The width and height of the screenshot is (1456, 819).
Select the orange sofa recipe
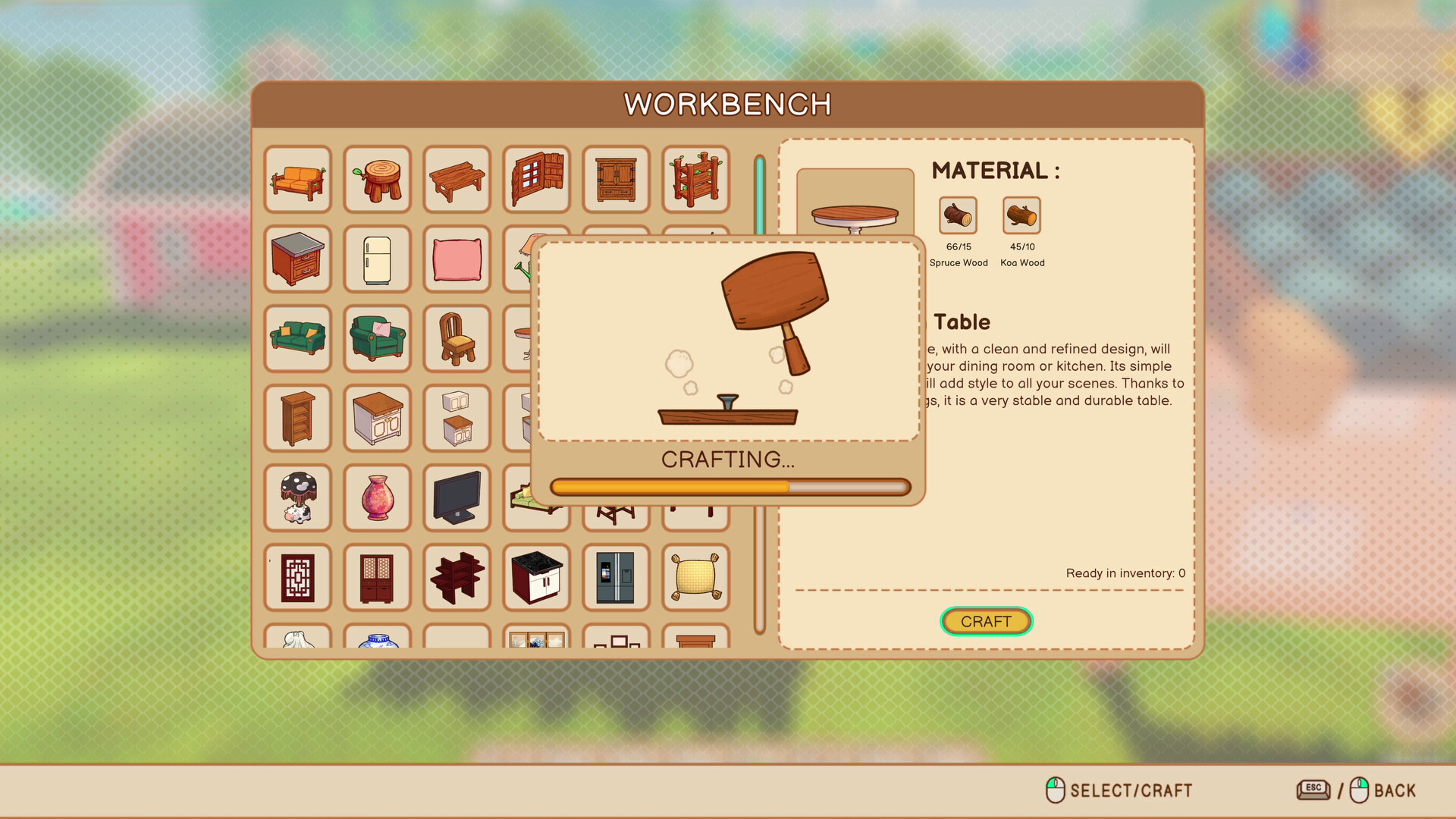298,180
